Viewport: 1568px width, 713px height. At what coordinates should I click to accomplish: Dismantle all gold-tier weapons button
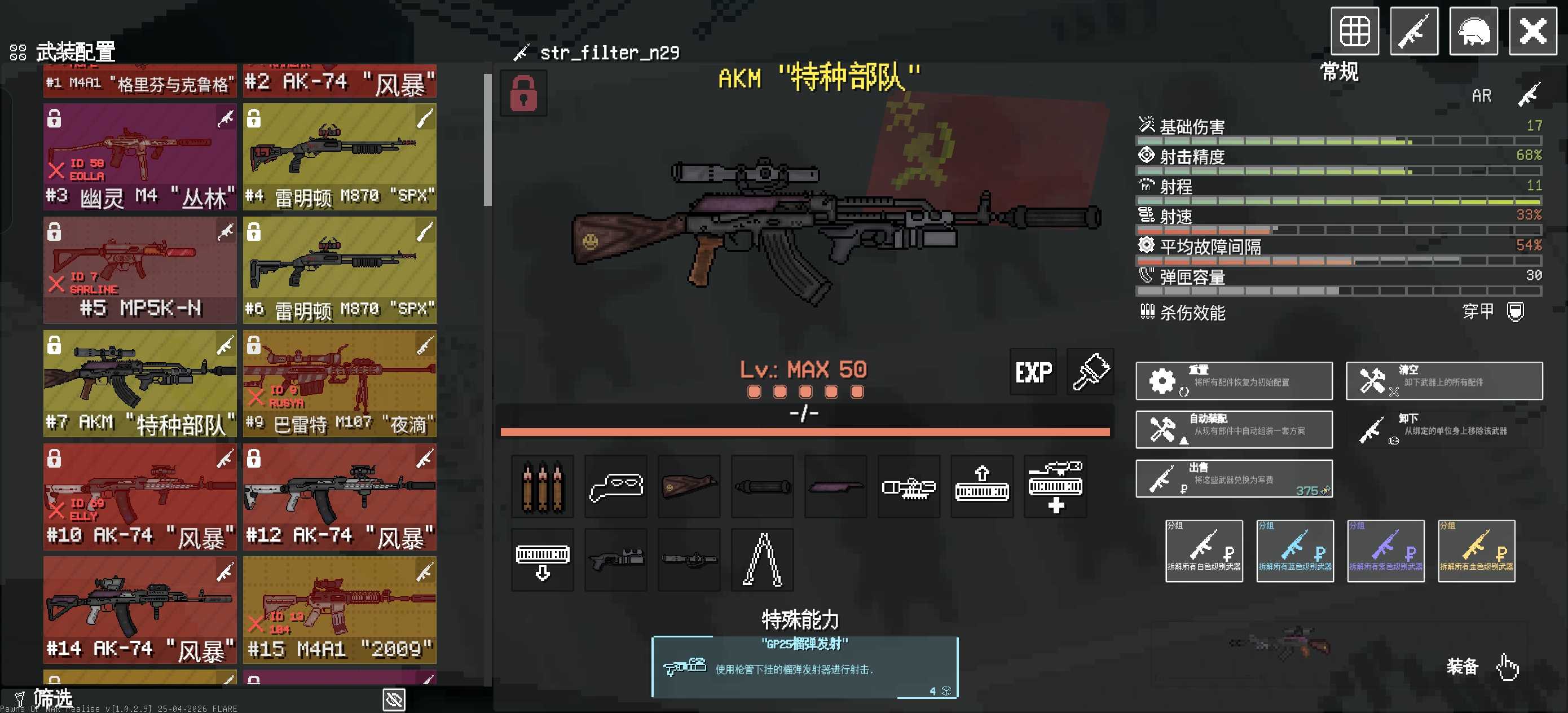[1476, 551]
